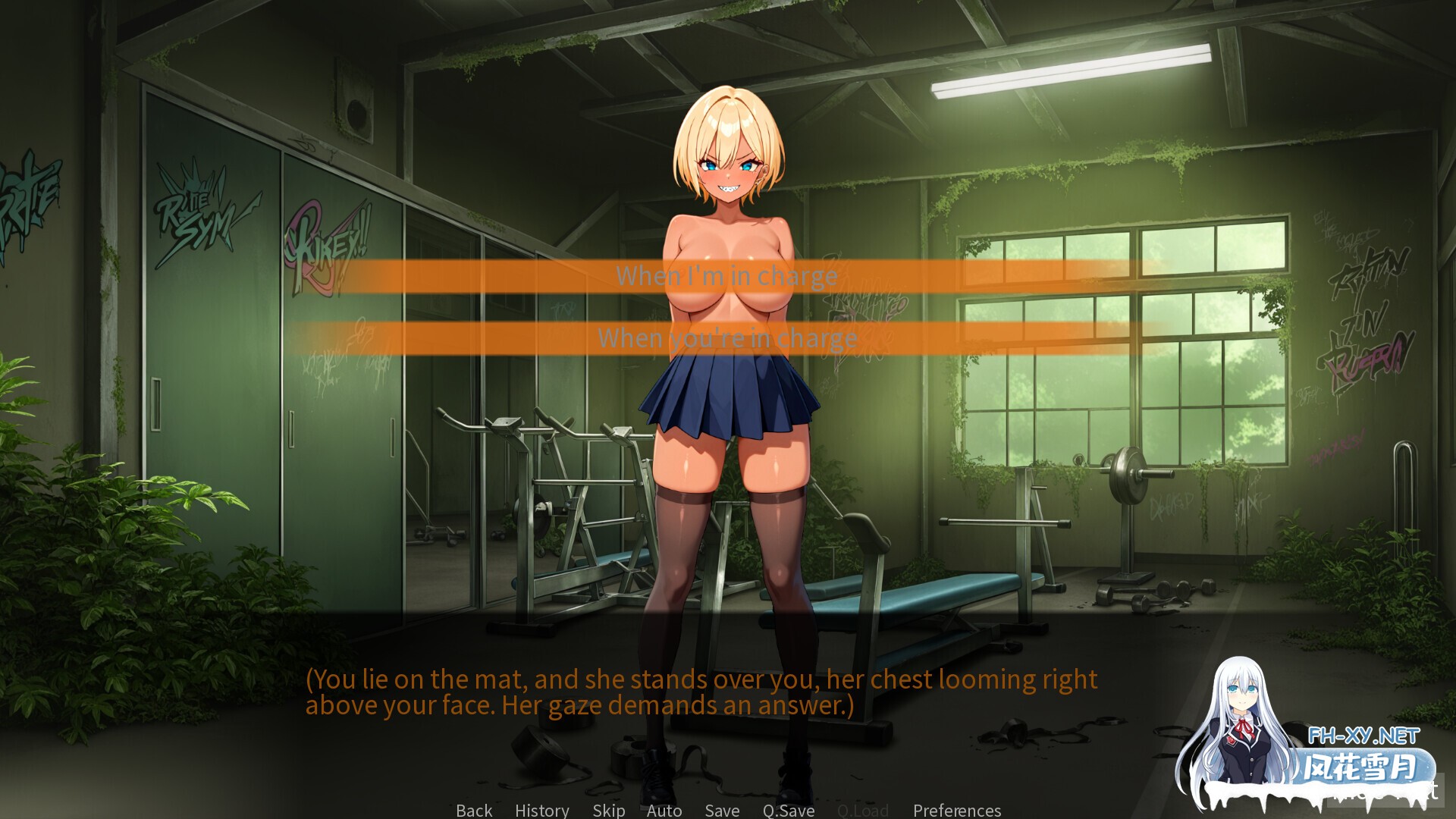1456x819 pixels.
Task: Open the Preferences screen
Action: 956,810
